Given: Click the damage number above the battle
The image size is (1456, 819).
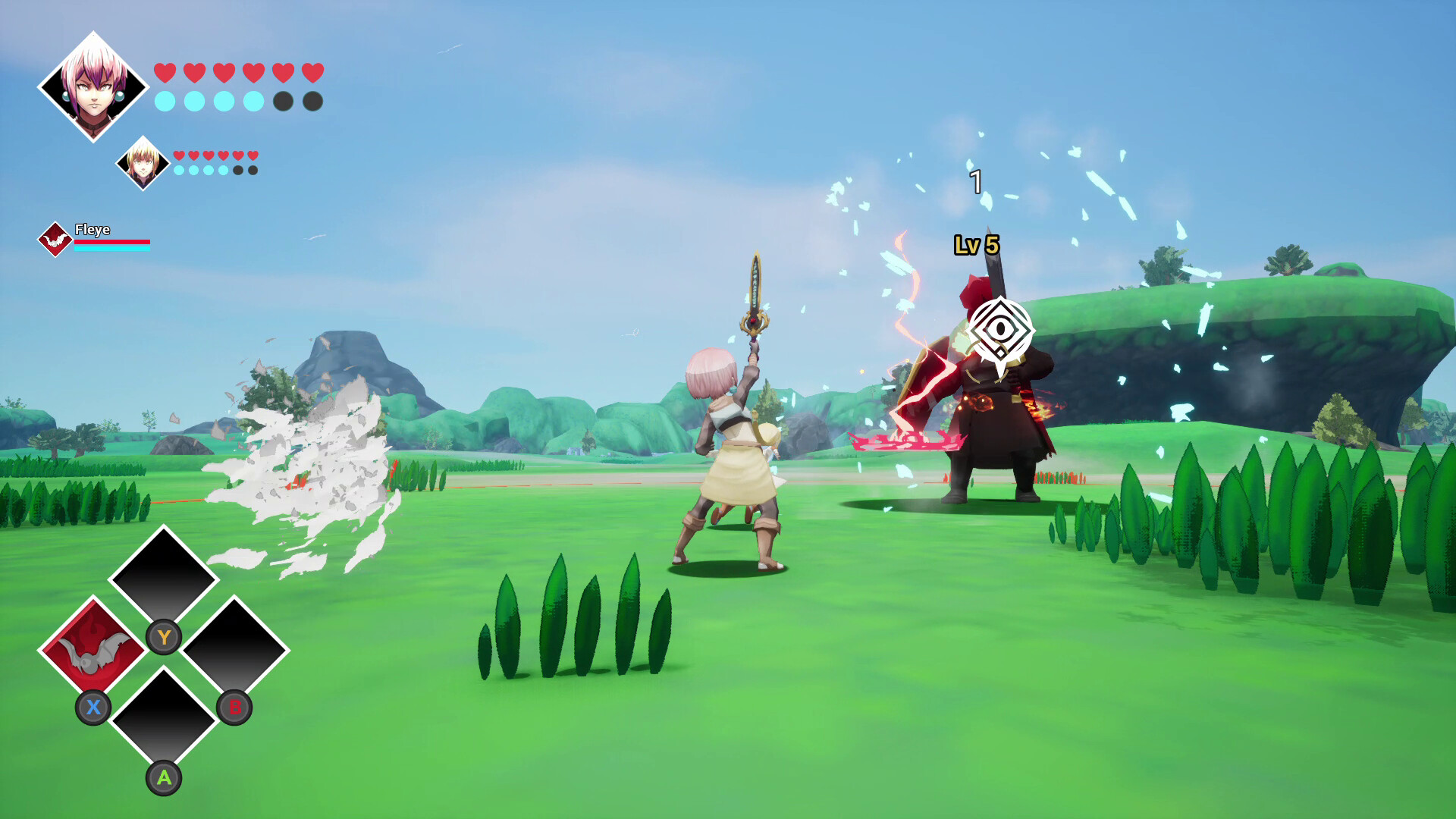Looking at the screenshot, I should pyautogui.click(x=976, y=182).
